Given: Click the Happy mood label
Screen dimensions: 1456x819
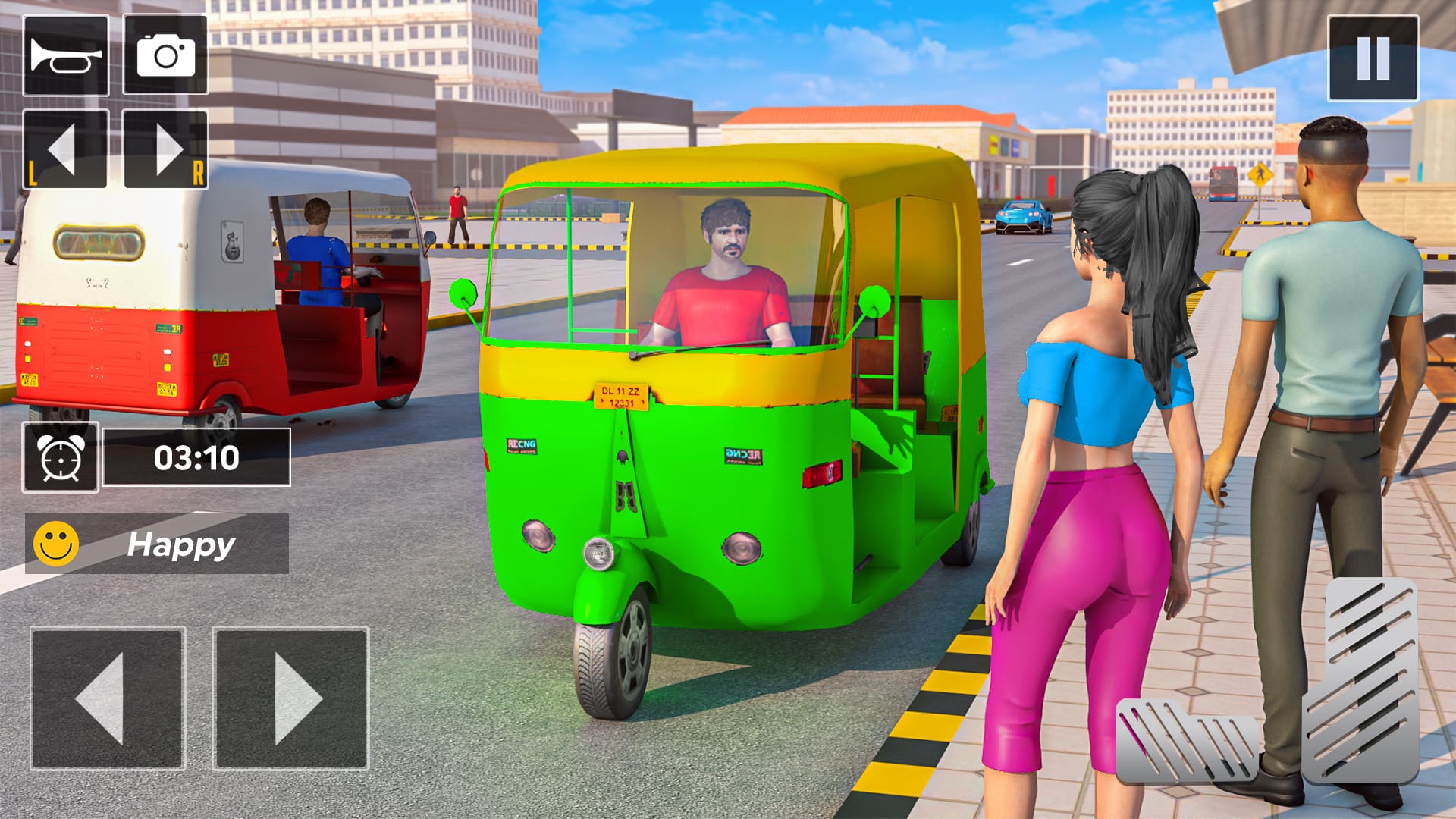Looking at the screenshot, I should [x=182, y=542].
